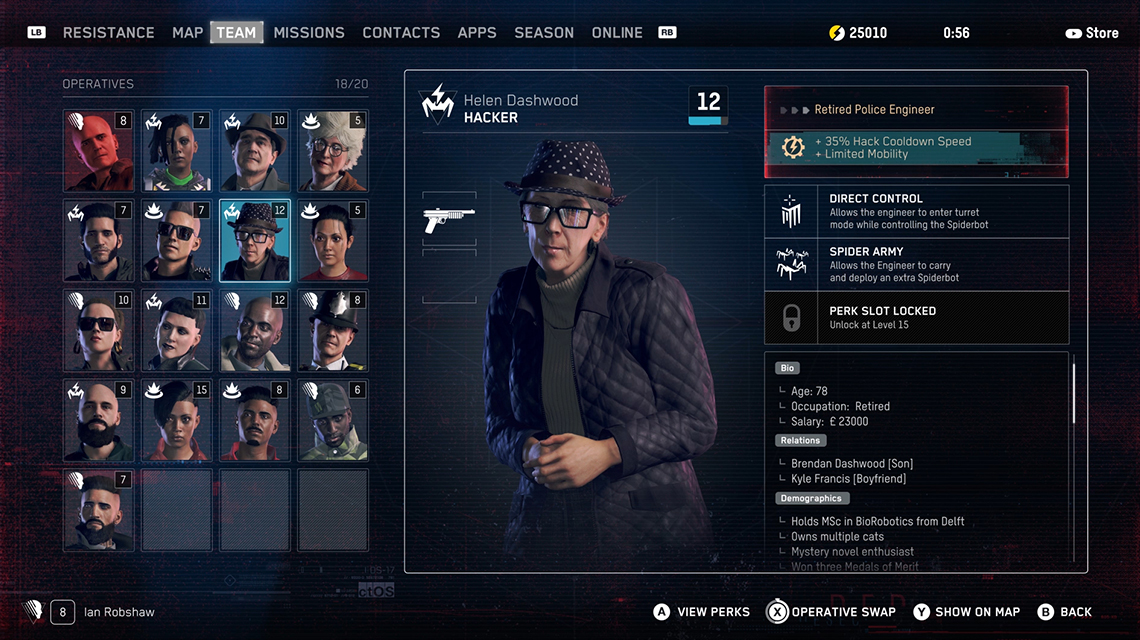Open the Resistance tab
Screen dimensions: 1140x640
click(108, 33)
